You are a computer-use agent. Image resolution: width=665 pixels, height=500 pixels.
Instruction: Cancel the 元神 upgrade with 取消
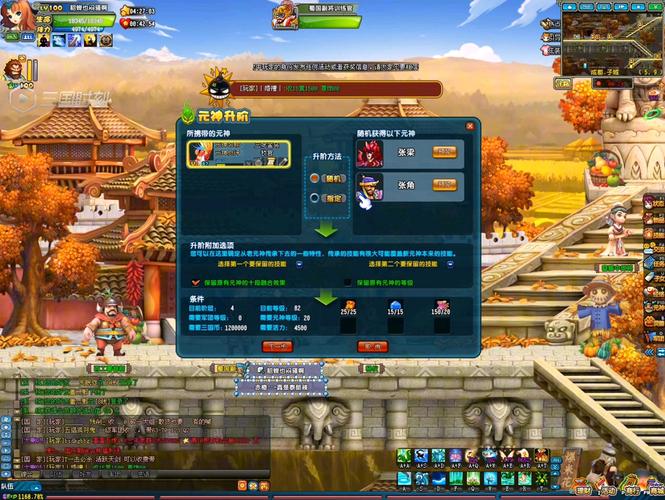pos(371,345)
